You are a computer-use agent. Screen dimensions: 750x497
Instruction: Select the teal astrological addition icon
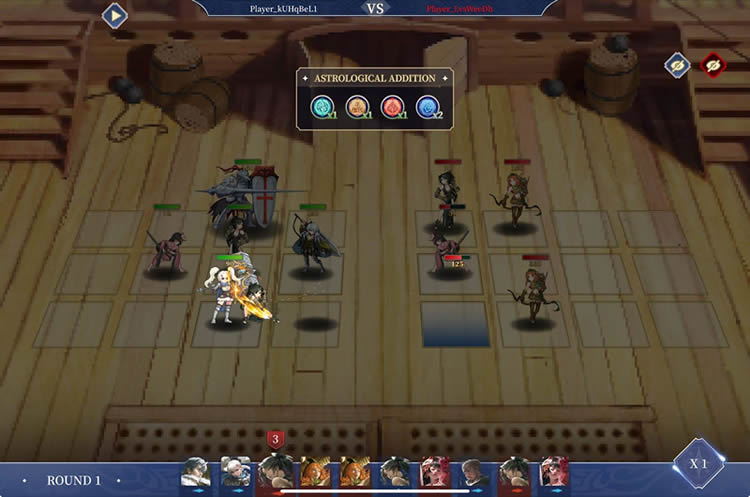pyautogui.click(x=322, y=107)
